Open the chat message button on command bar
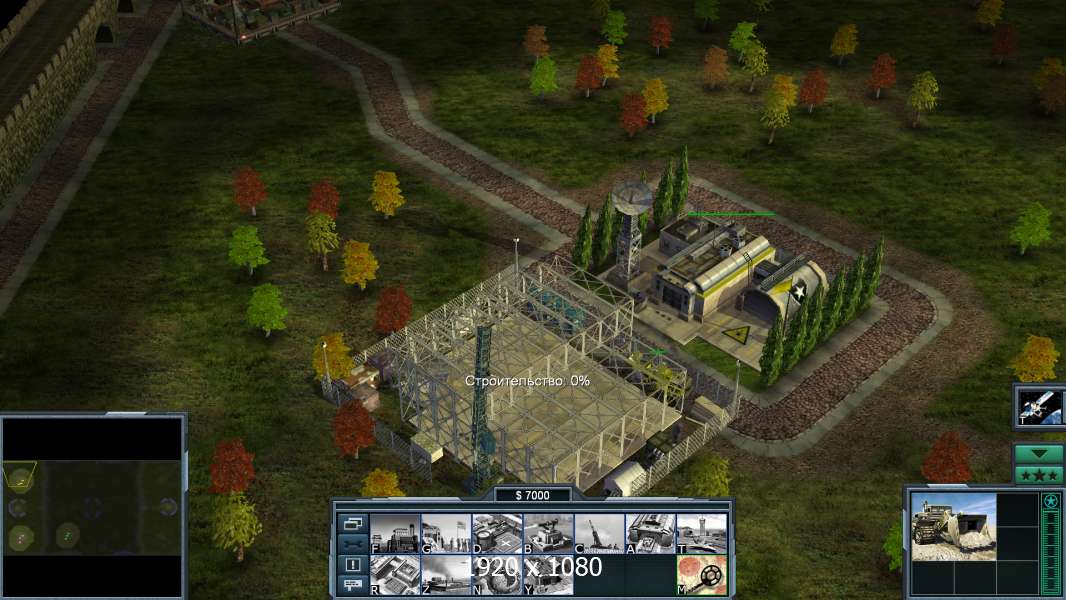This screenshot has width=1066, height=600. point(353,585)
